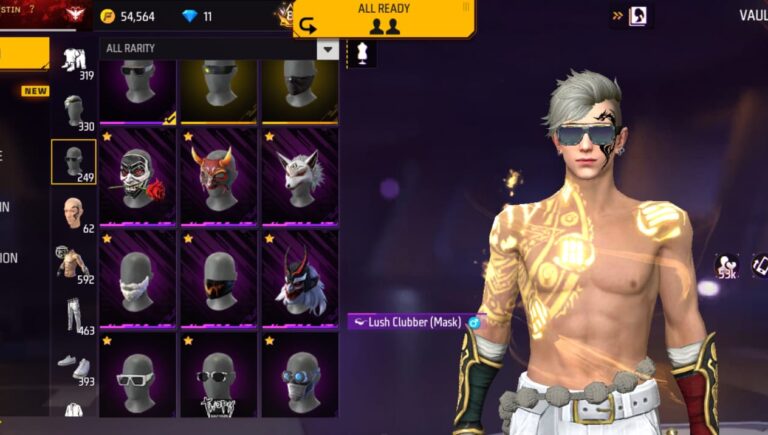Screen dimensions: 768x435
Task: Toggle the mannequin preview icon
Action: (x=361, y=53)
